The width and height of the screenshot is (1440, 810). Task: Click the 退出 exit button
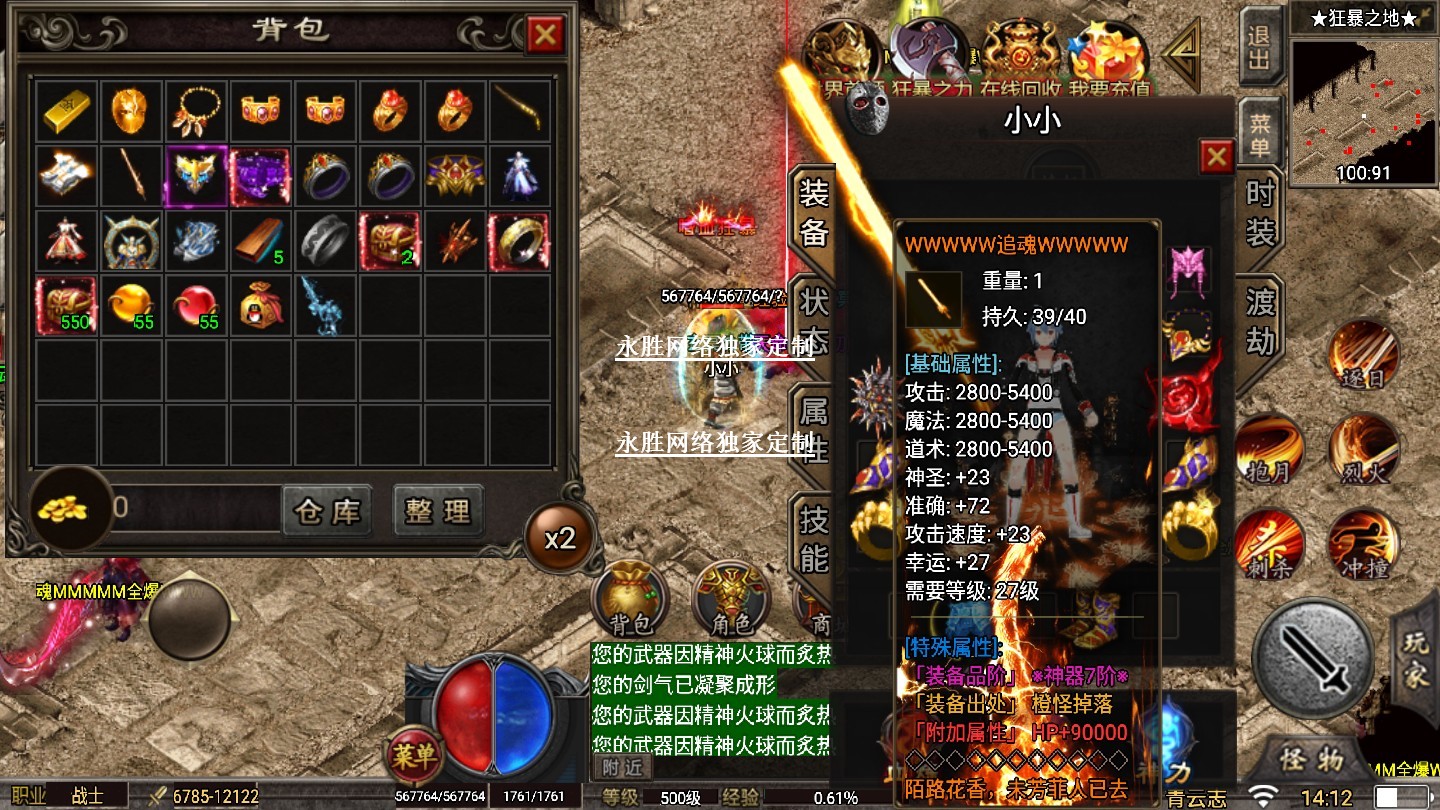[1259, 46]
